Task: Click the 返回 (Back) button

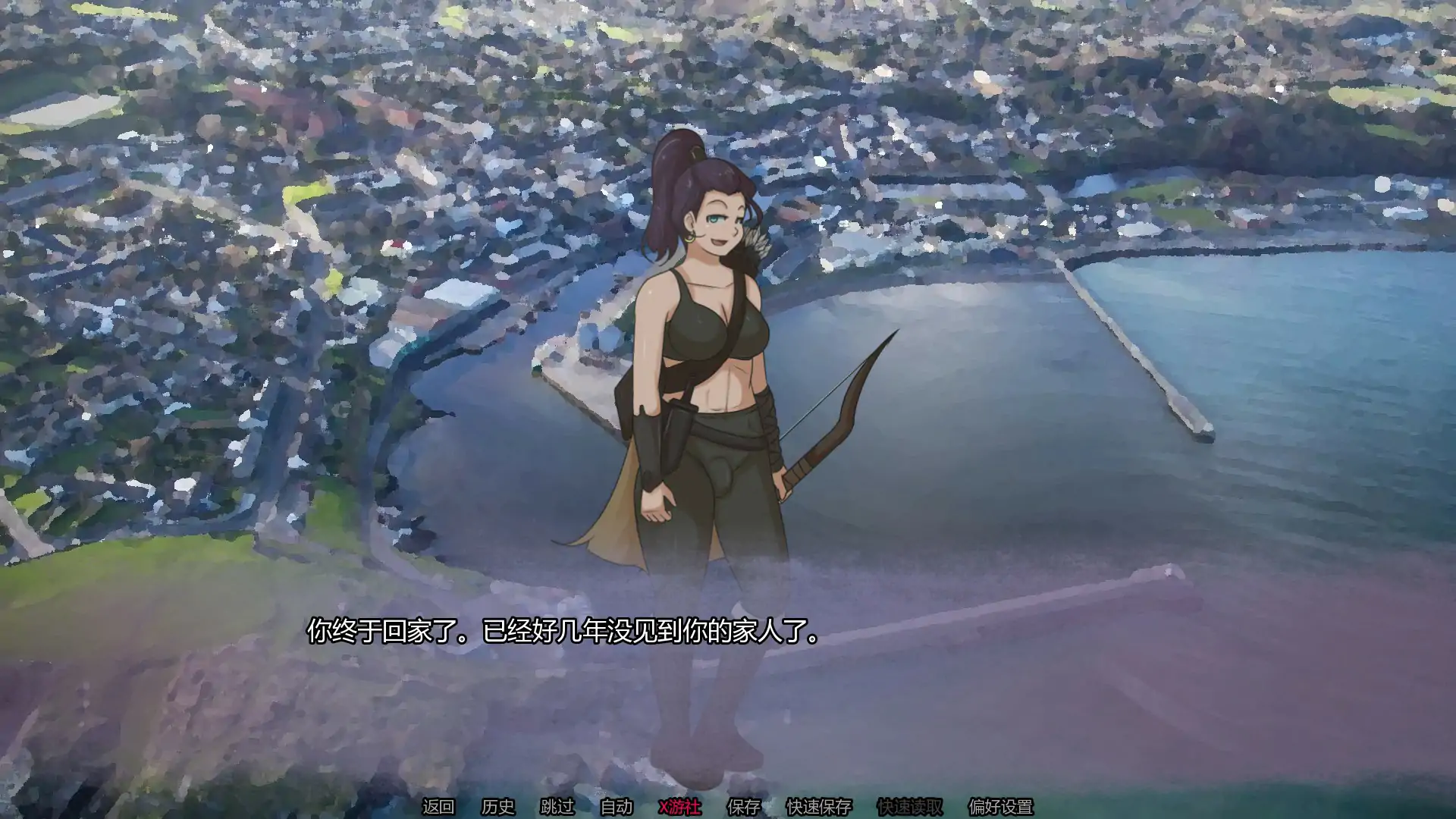Action: (x=438, y=807)
